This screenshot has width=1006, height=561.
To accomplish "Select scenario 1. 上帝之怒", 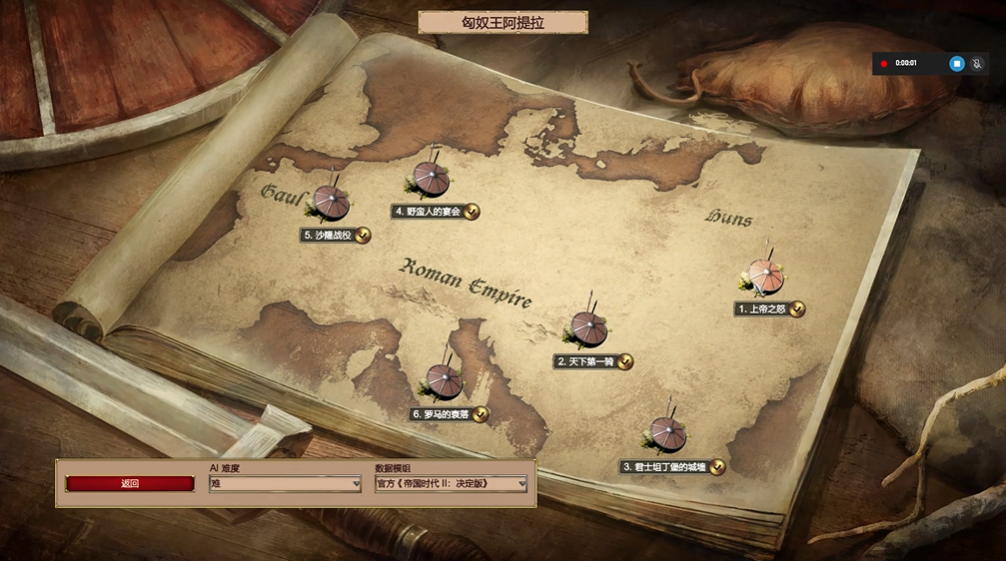I will pos(766,277).
